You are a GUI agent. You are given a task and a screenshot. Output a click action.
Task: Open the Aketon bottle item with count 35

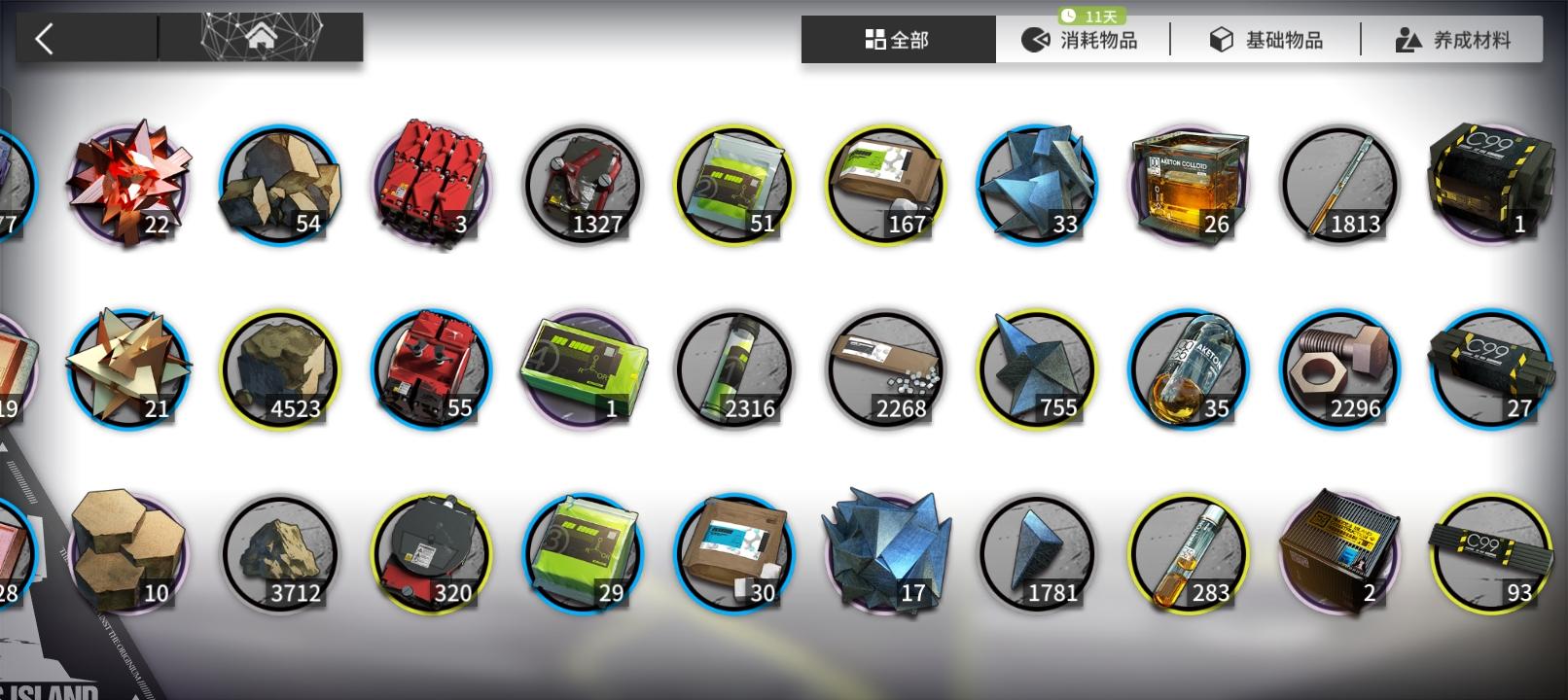tap(1187, 367)
